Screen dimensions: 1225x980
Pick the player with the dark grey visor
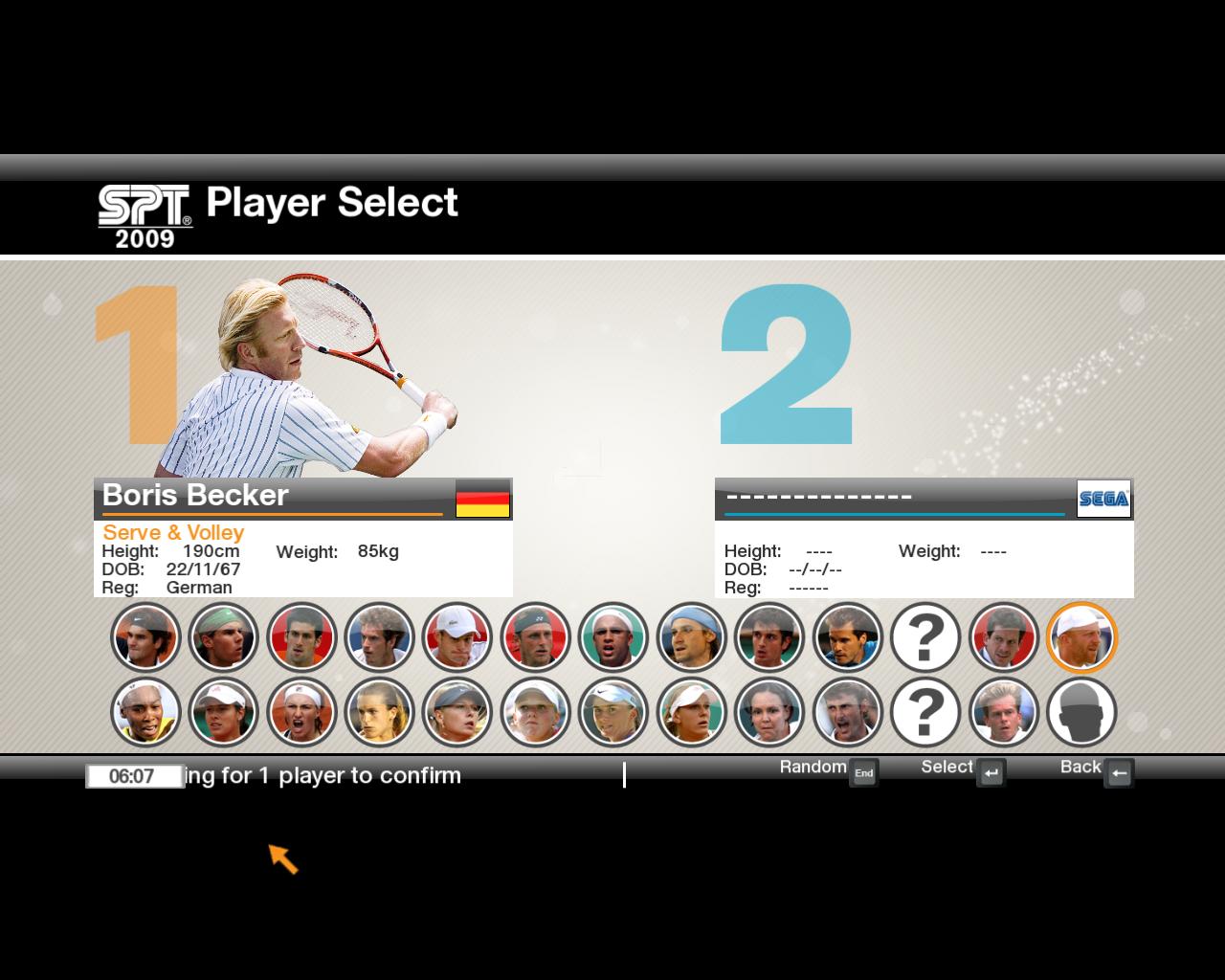pyautogui.click(x=457, y=713)
